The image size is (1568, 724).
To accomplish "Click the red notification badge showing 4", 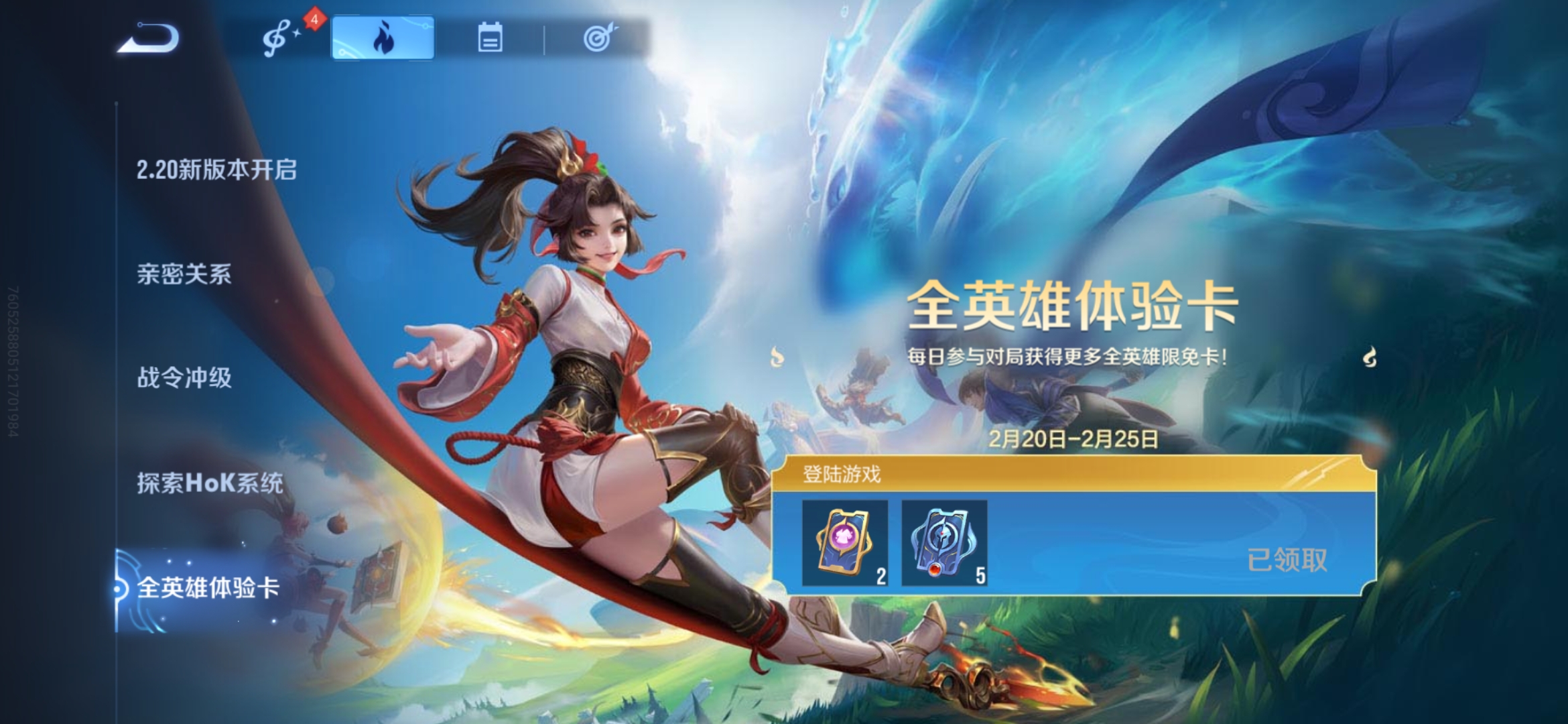I will [x=315, y=19].
